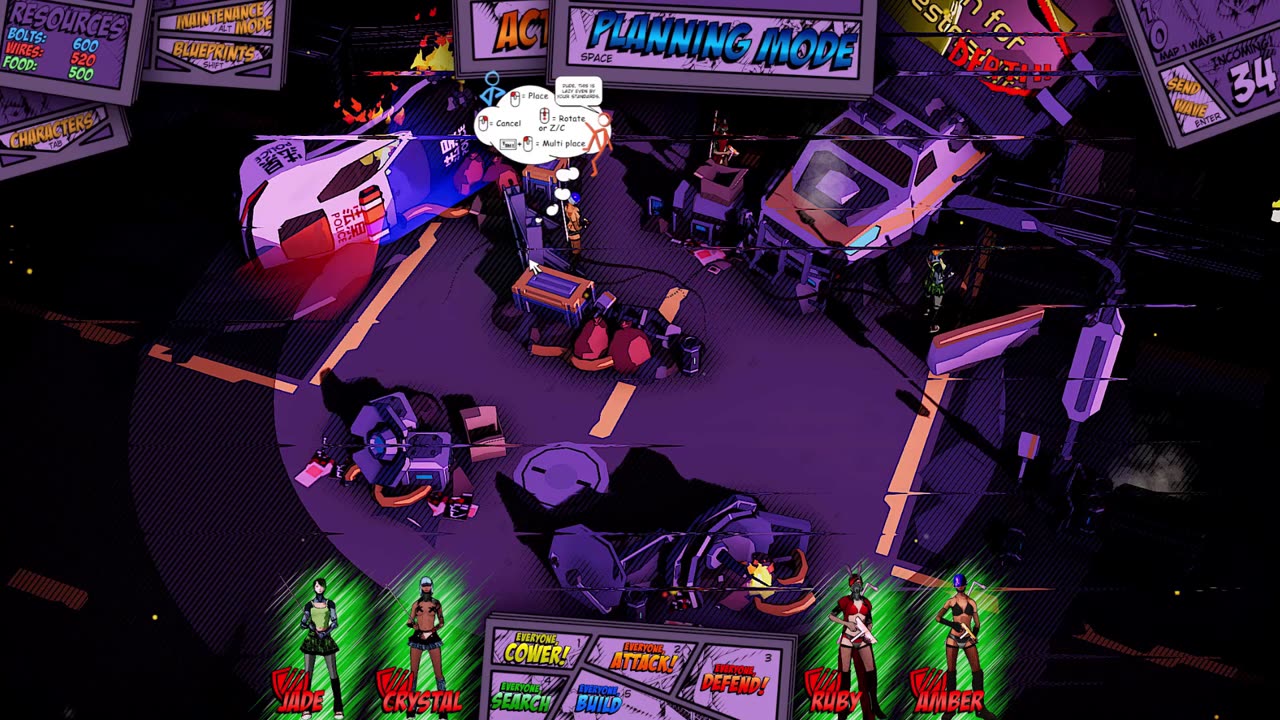Select Crystal's character portrait

pos(425,640)
